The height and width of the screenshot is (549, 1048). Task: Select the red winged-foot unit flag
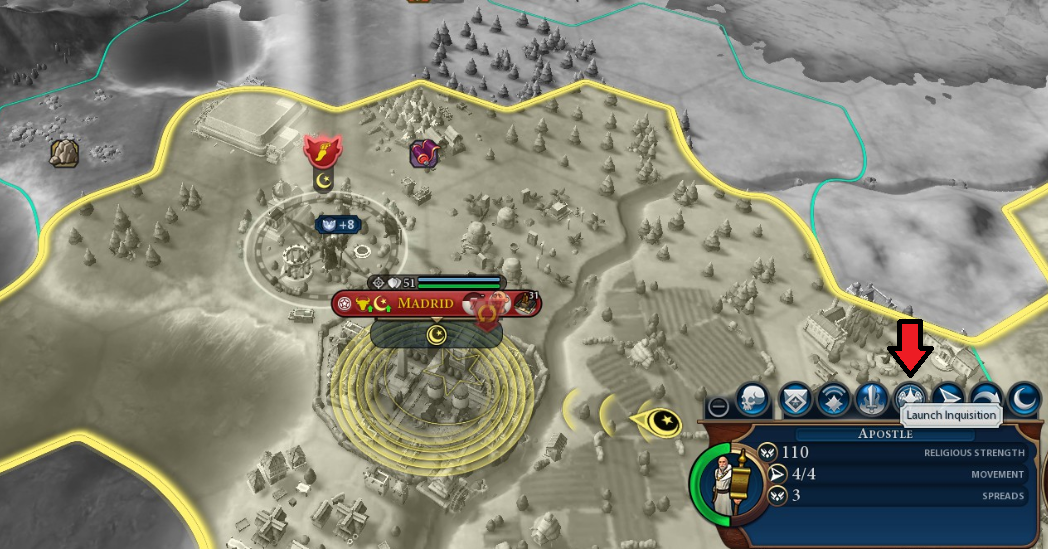pos(322,152)
